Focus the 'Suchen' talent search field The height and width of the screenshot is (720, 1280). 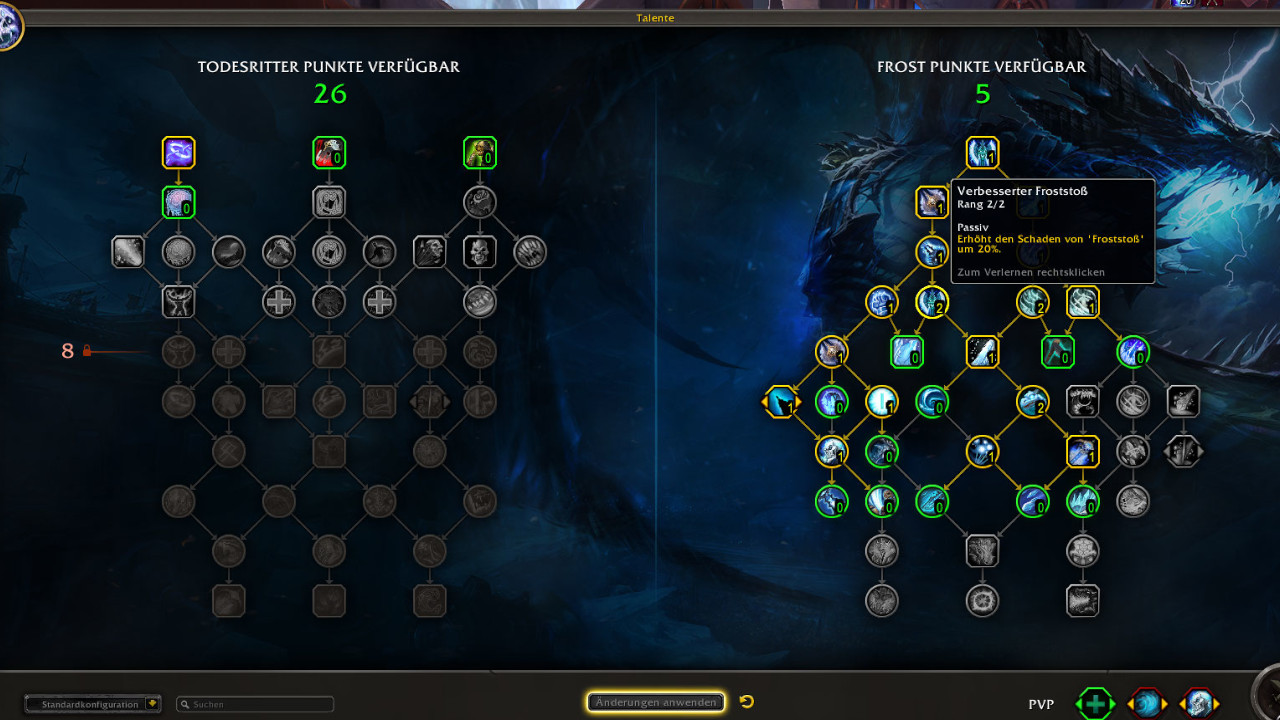tap(255, 704)
